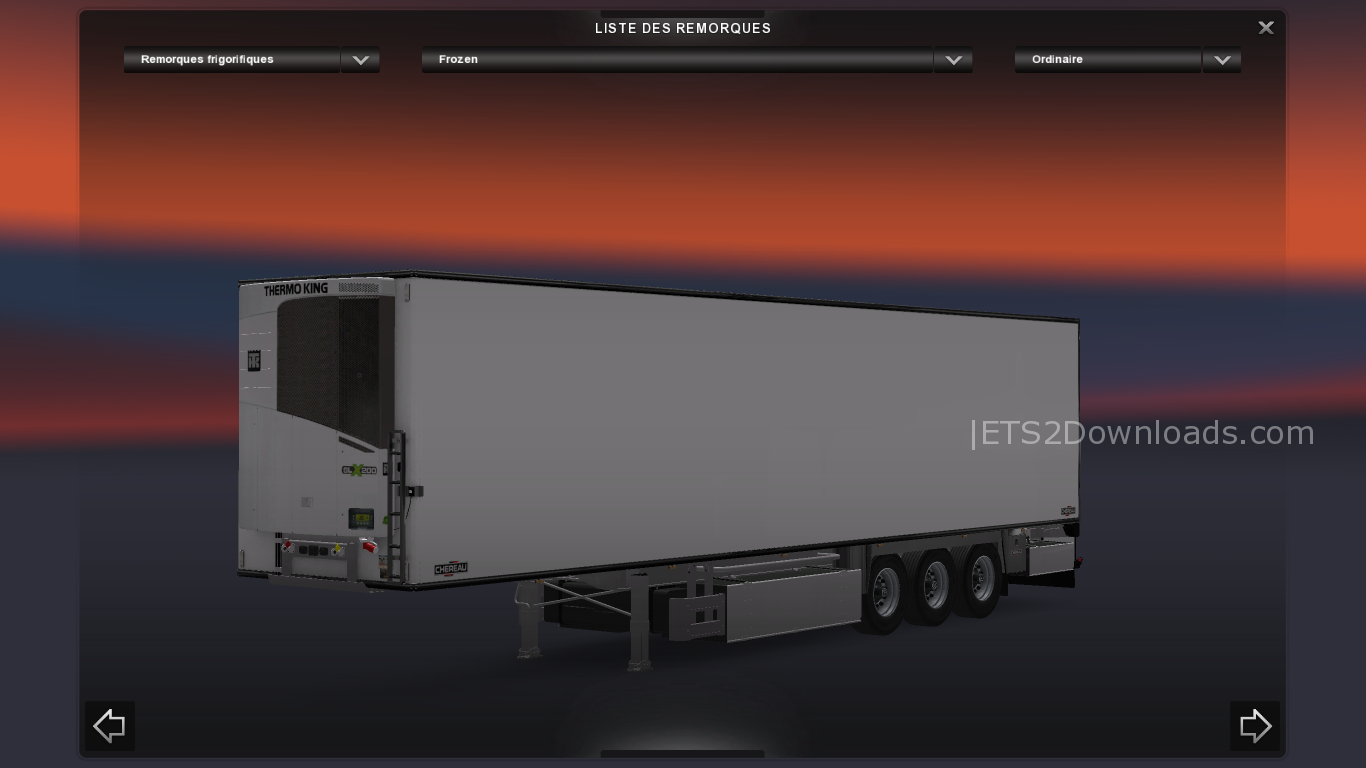1366x768 pixels.
Task: Go to previous trailer with left arrow
Action: pos(109,726)
